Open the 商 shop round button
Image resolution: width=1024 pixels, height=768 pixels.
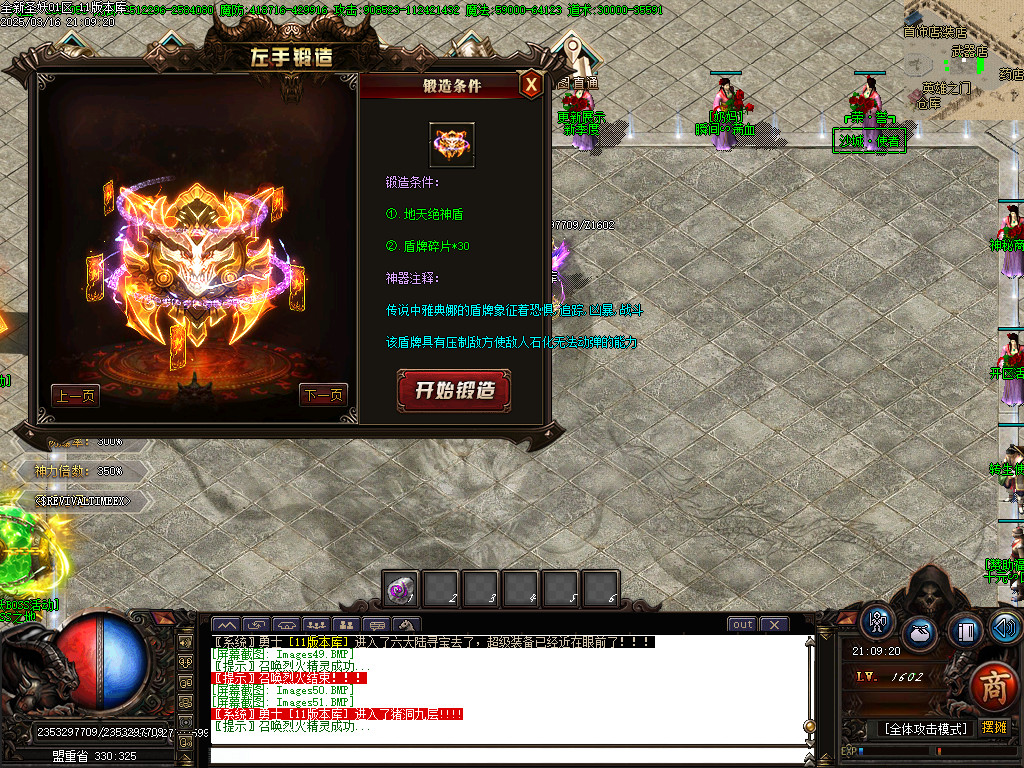993,686
